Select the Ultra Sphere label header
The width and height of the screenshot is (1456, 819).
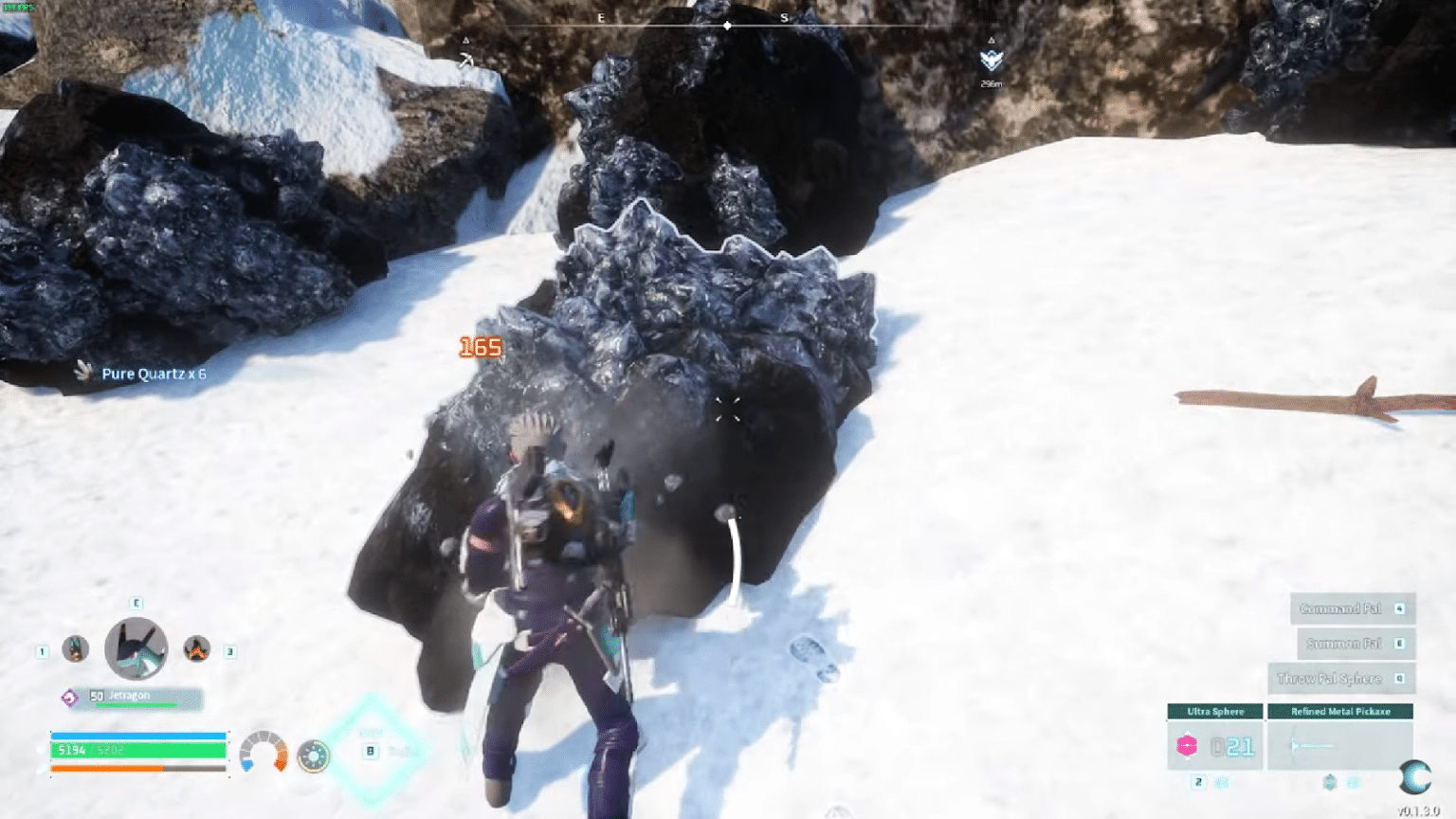pos(1216,712)
